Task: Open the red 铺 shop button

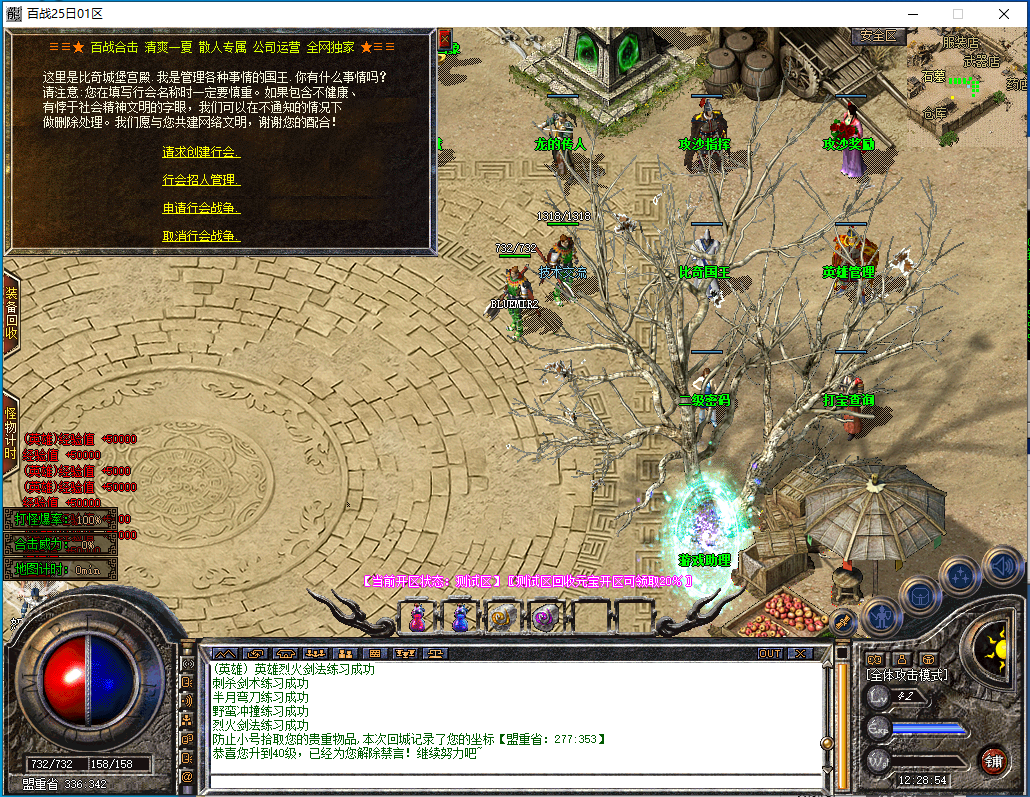Action: click(993, 759)
